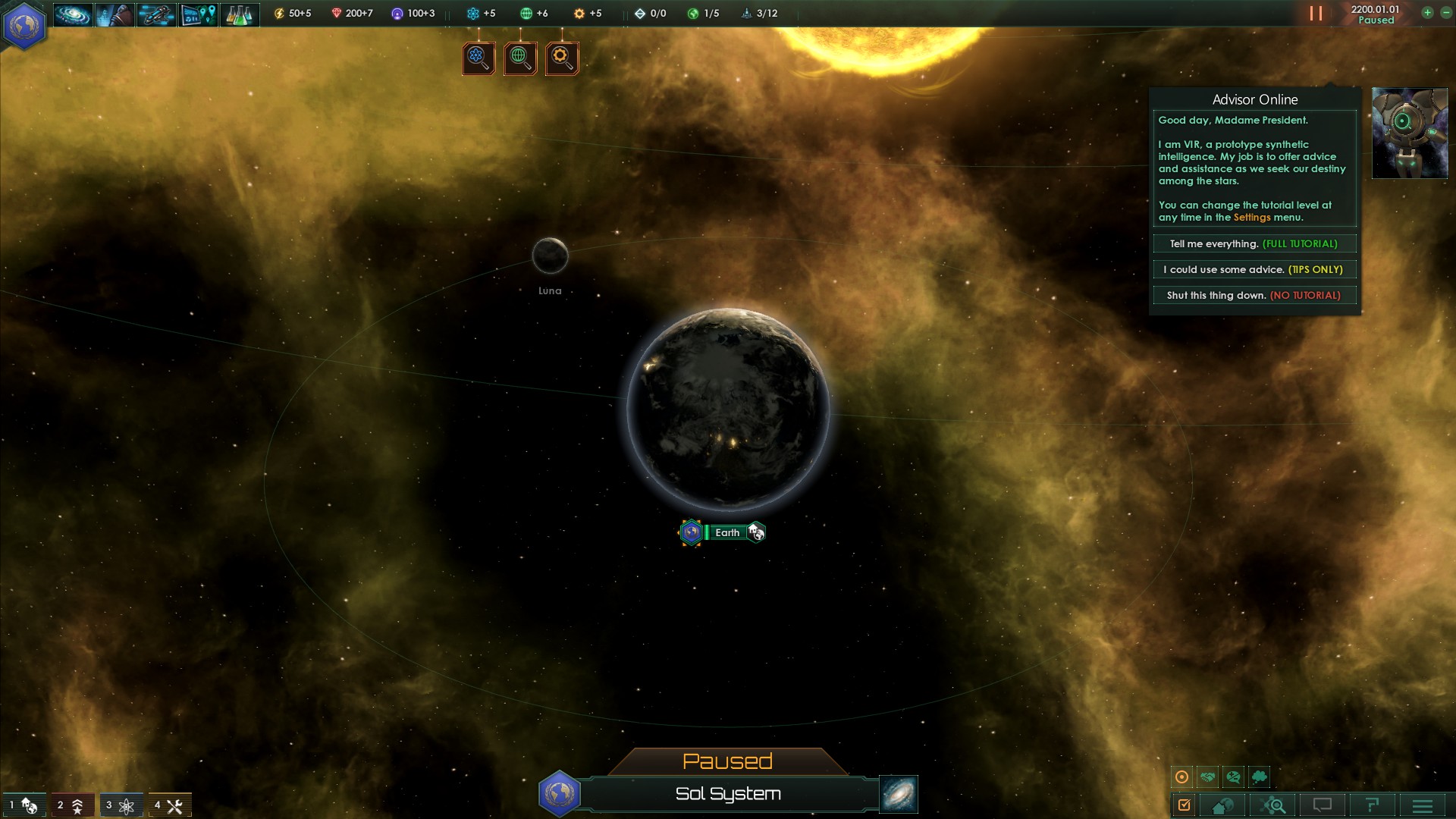Click the society research alert icon
The height and width of the screenshot is (819, 1456).
click(x=520, y=58)
